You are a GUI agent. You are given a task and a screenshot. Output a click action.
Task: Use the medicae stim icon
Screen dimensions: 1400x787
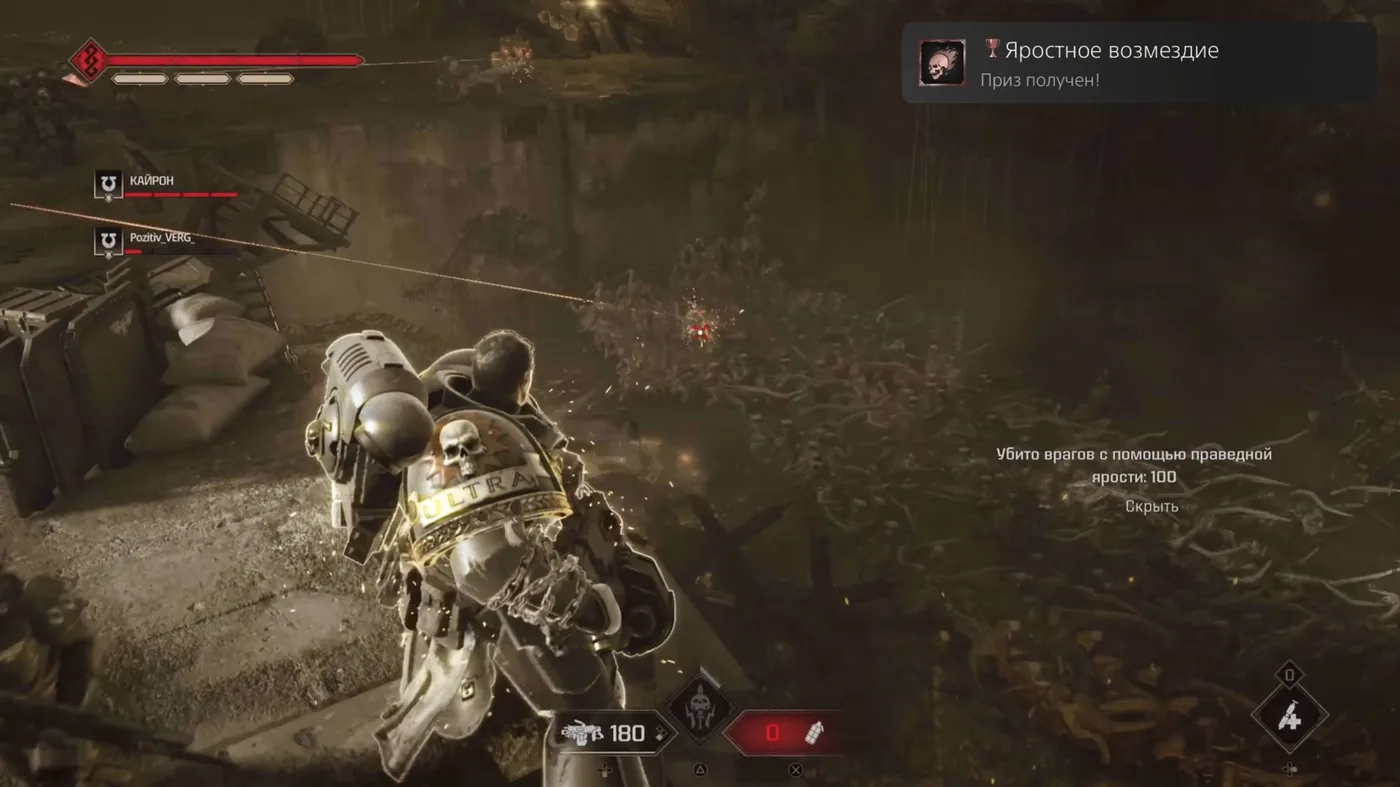pyautogui.click(x=1289, y=716)
